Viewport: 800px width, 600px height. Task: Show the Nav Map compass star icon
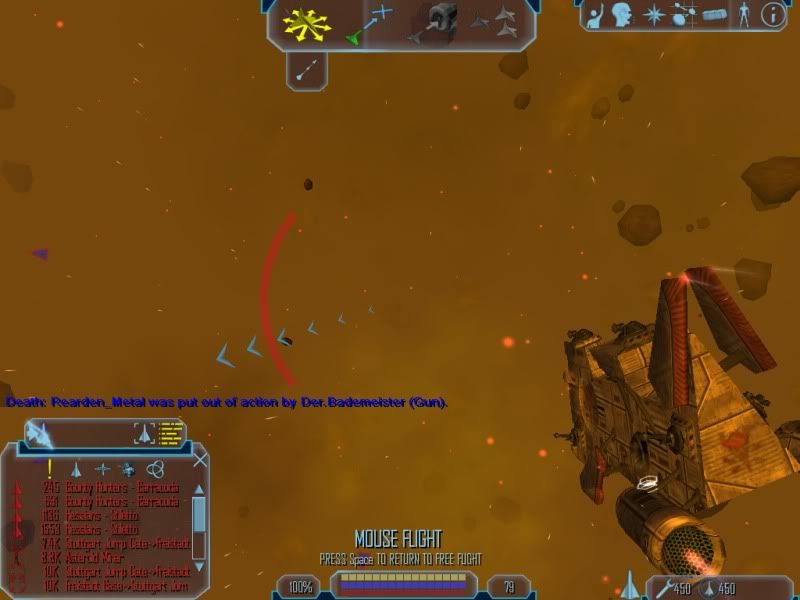[x=653, y=15]
